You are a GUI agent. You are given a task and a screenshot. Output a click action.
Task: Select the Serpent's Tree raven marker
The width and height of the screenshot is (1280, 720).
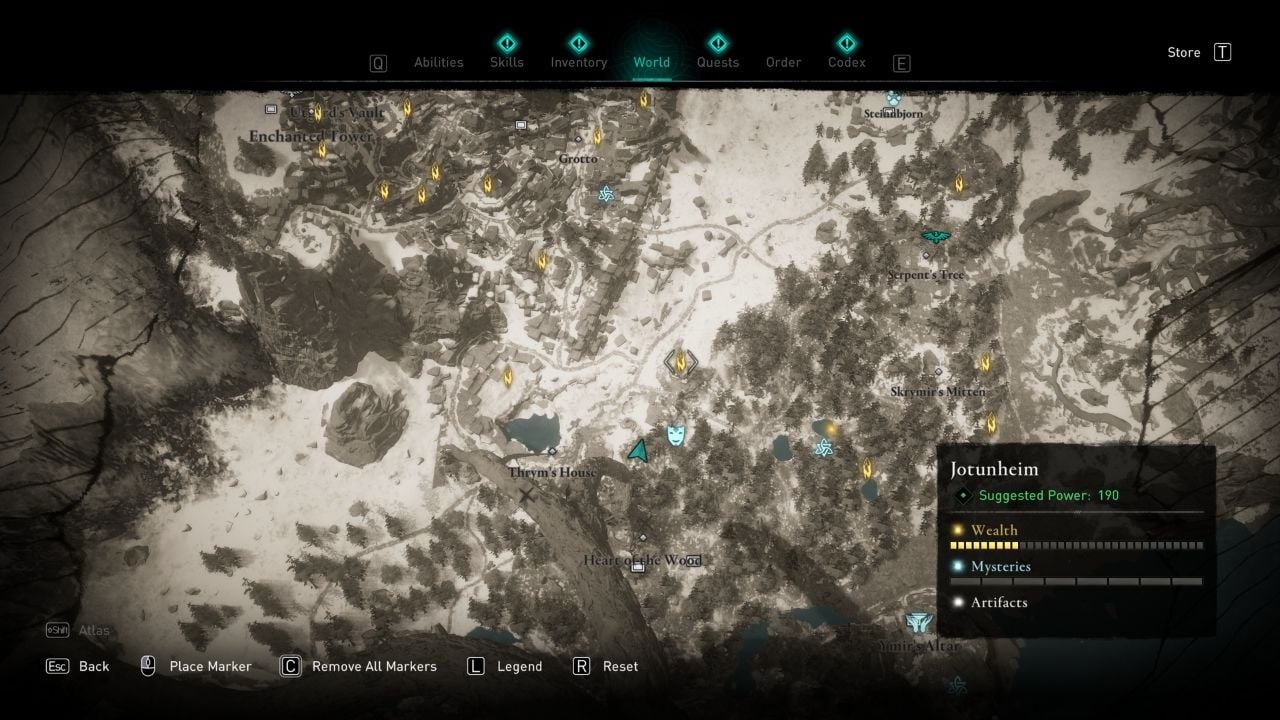[935, 238]
